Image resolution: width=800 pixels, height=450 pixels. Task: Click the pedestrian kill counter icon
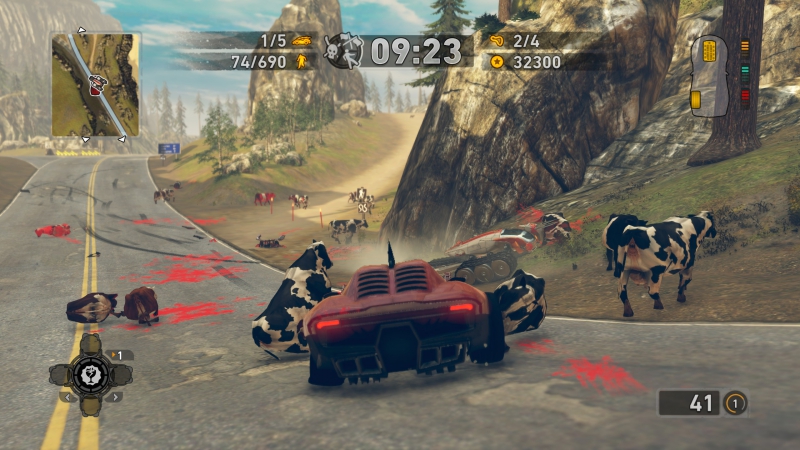[x=301, y=62]
